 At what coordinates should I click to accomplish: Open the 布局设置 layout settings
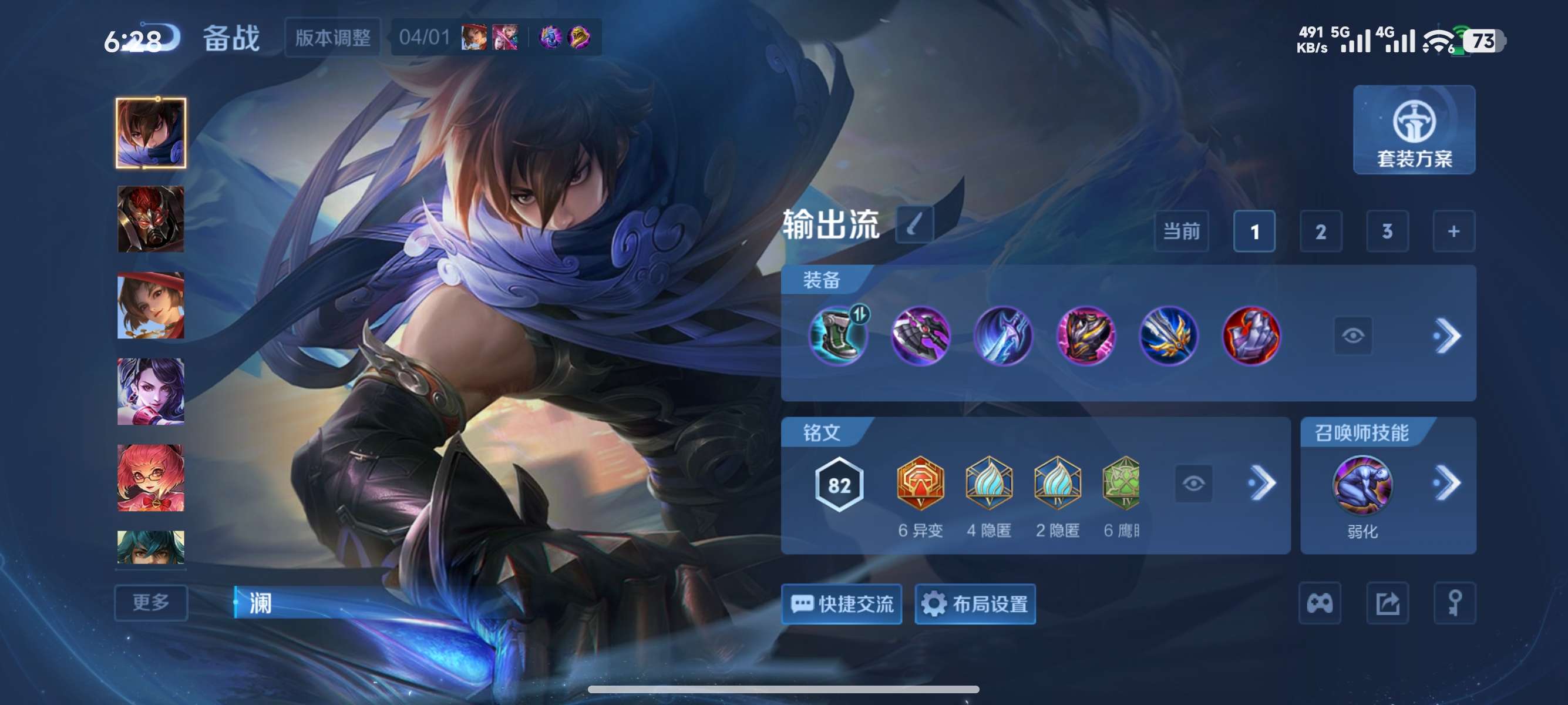(x=975, y=604)
